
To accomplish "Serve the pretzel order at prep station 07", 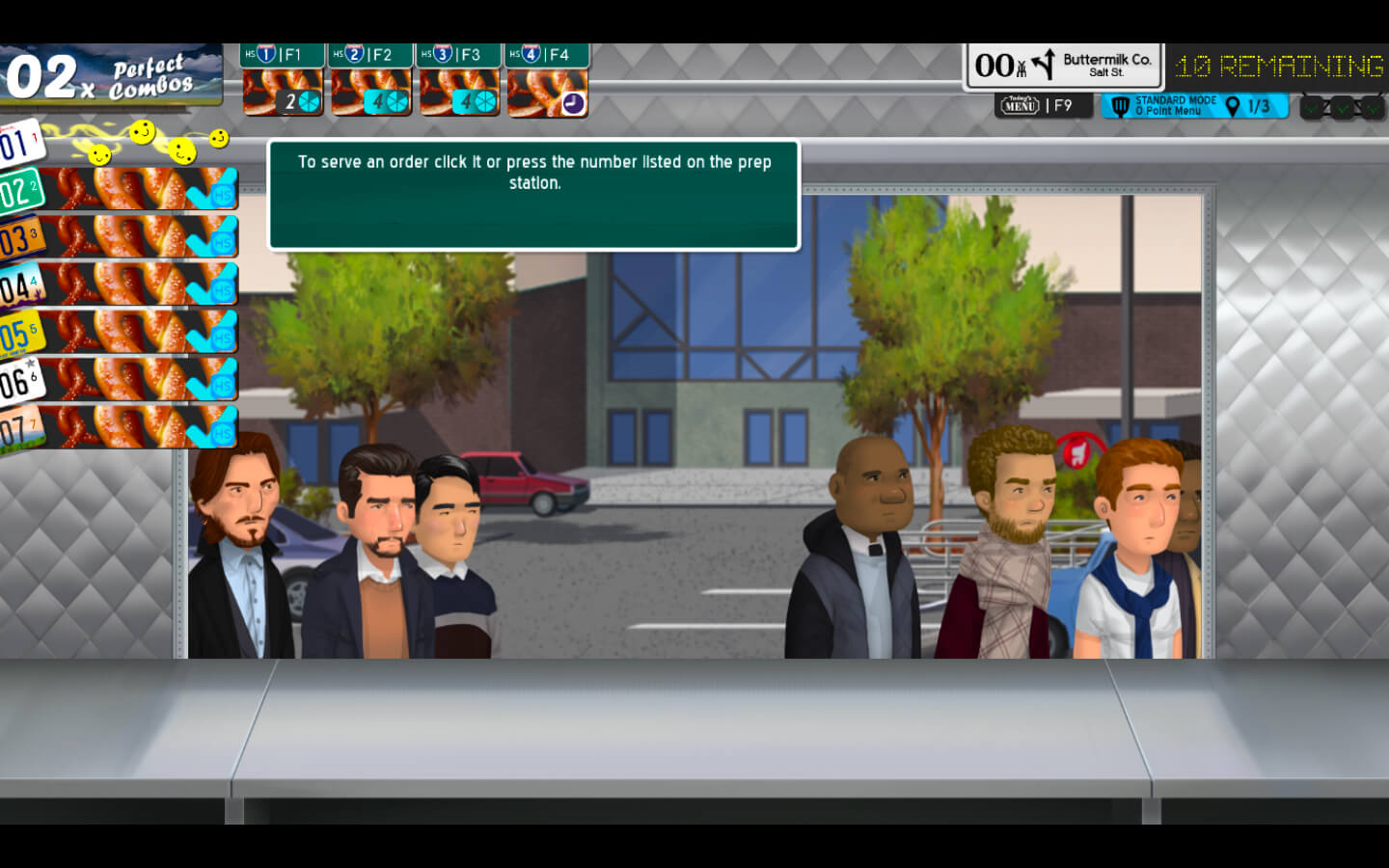I will pos(135,426).
